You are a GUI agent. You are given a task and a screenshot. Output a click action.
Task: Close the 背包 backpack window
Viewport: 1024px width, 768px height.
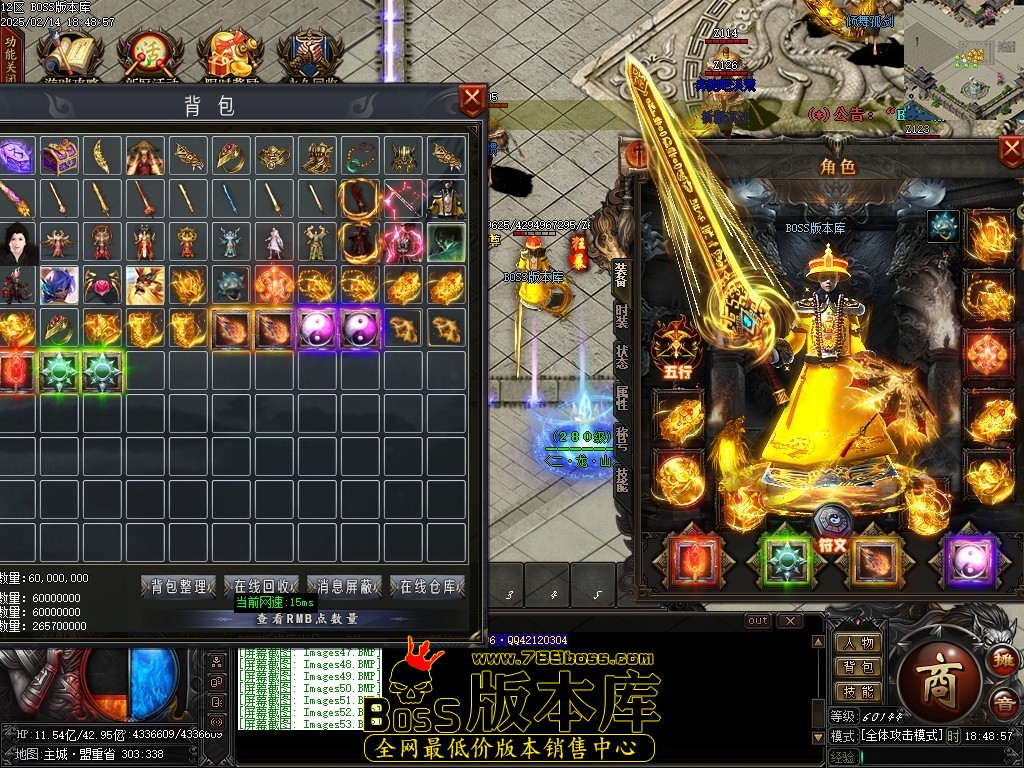point(472,100)
